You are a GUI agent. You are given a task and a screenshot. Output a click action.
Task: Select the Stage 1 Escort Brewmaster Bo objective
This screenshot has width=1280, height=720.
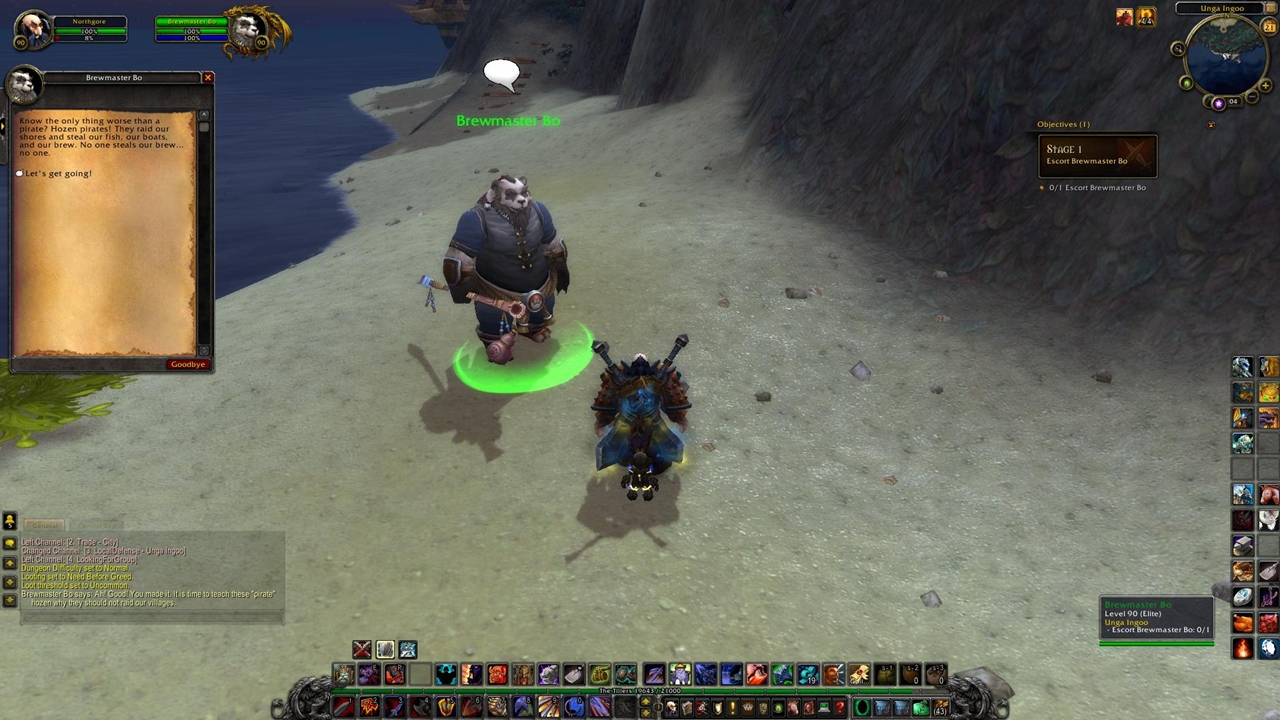(1097, 155)
